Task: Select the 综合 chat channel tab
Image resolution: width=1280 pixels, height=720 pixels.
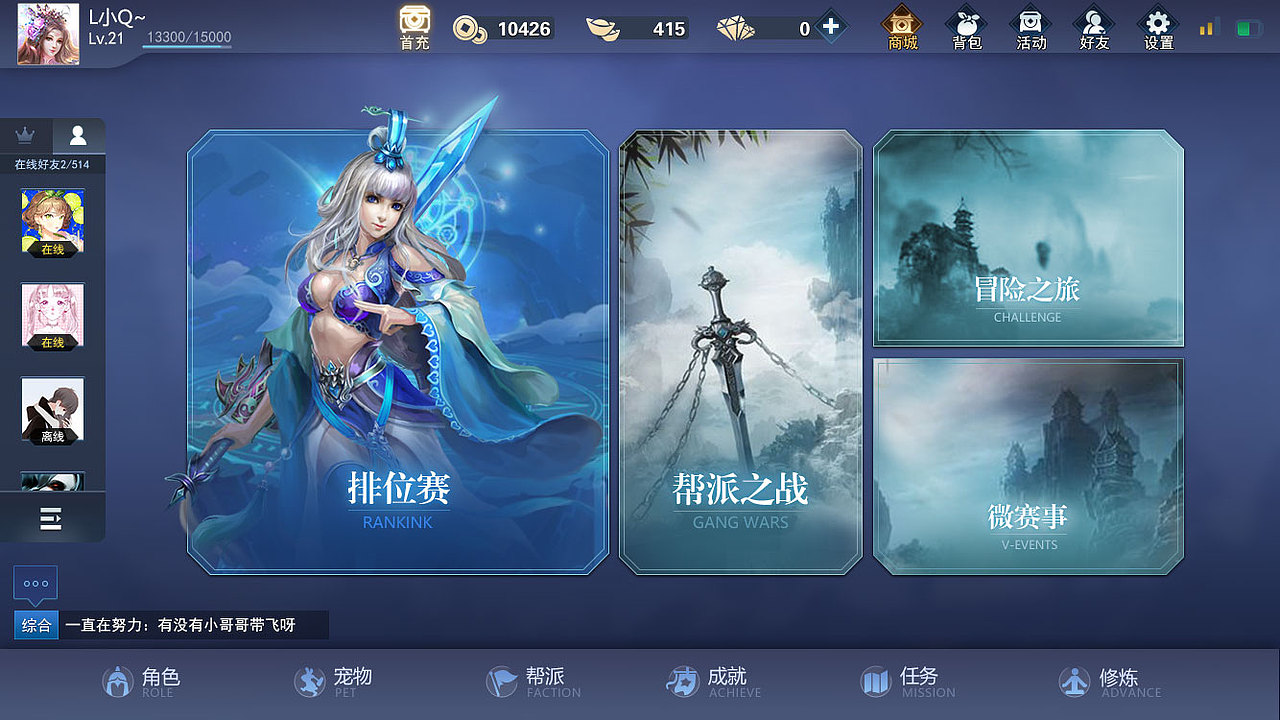Action: 34,626
